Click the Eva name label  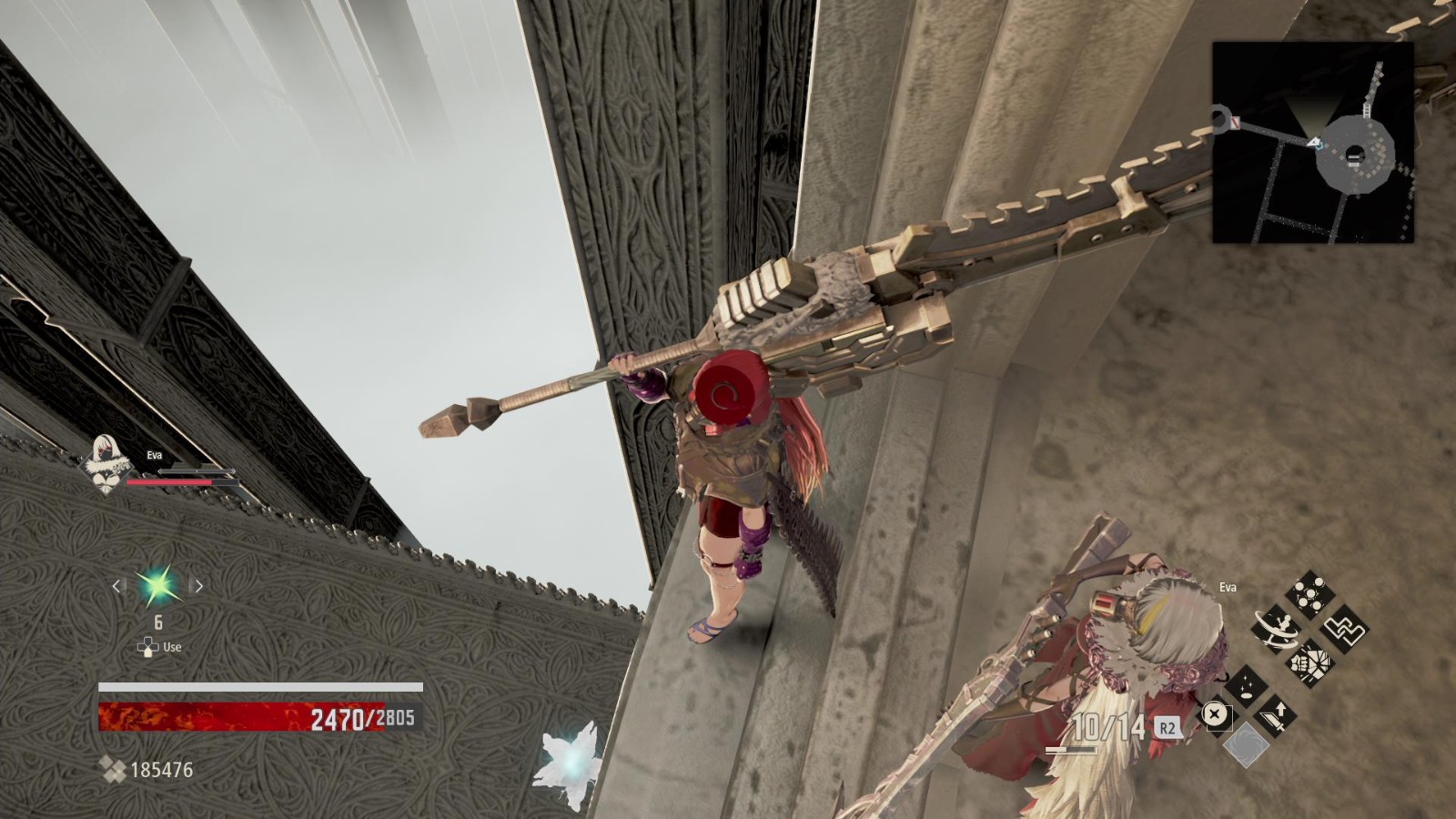click(x=155, y=453)
